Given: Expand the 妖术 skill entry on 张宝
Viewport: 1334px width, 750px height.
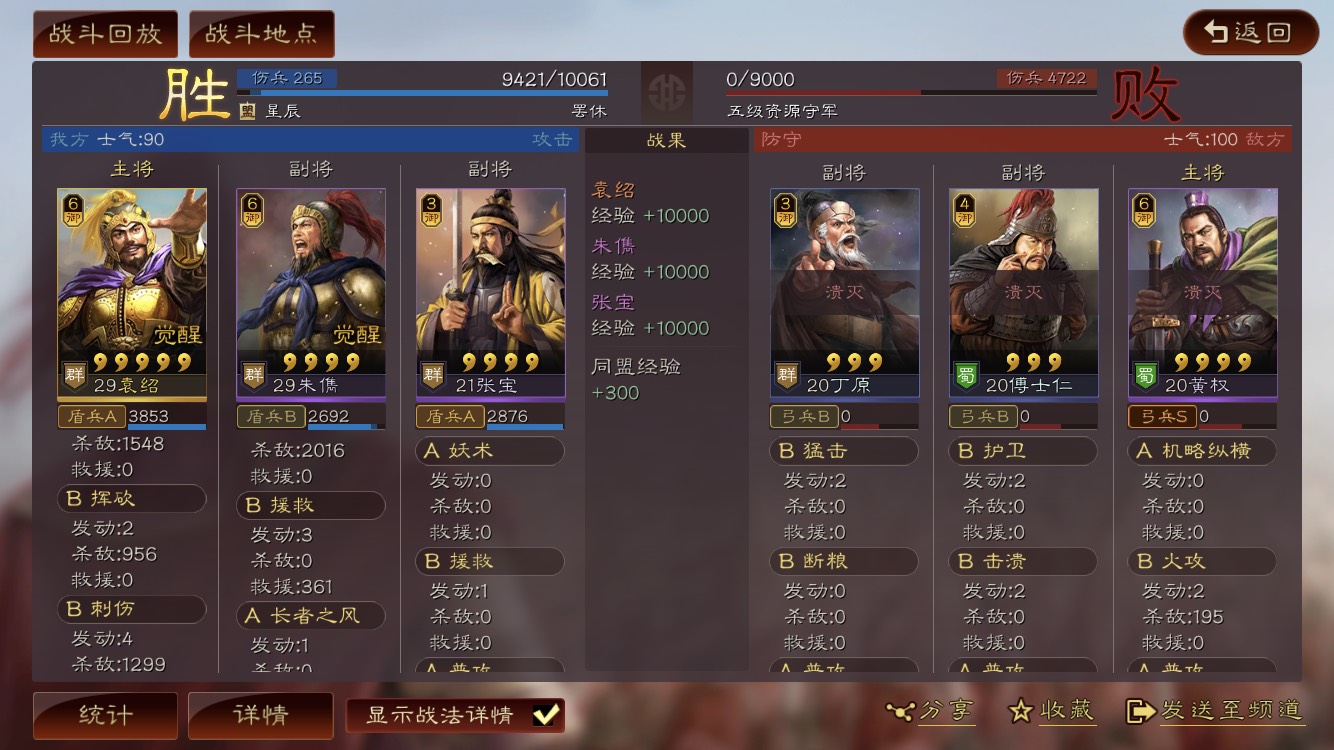Looking at the screenshot, I should click(489, 451).
